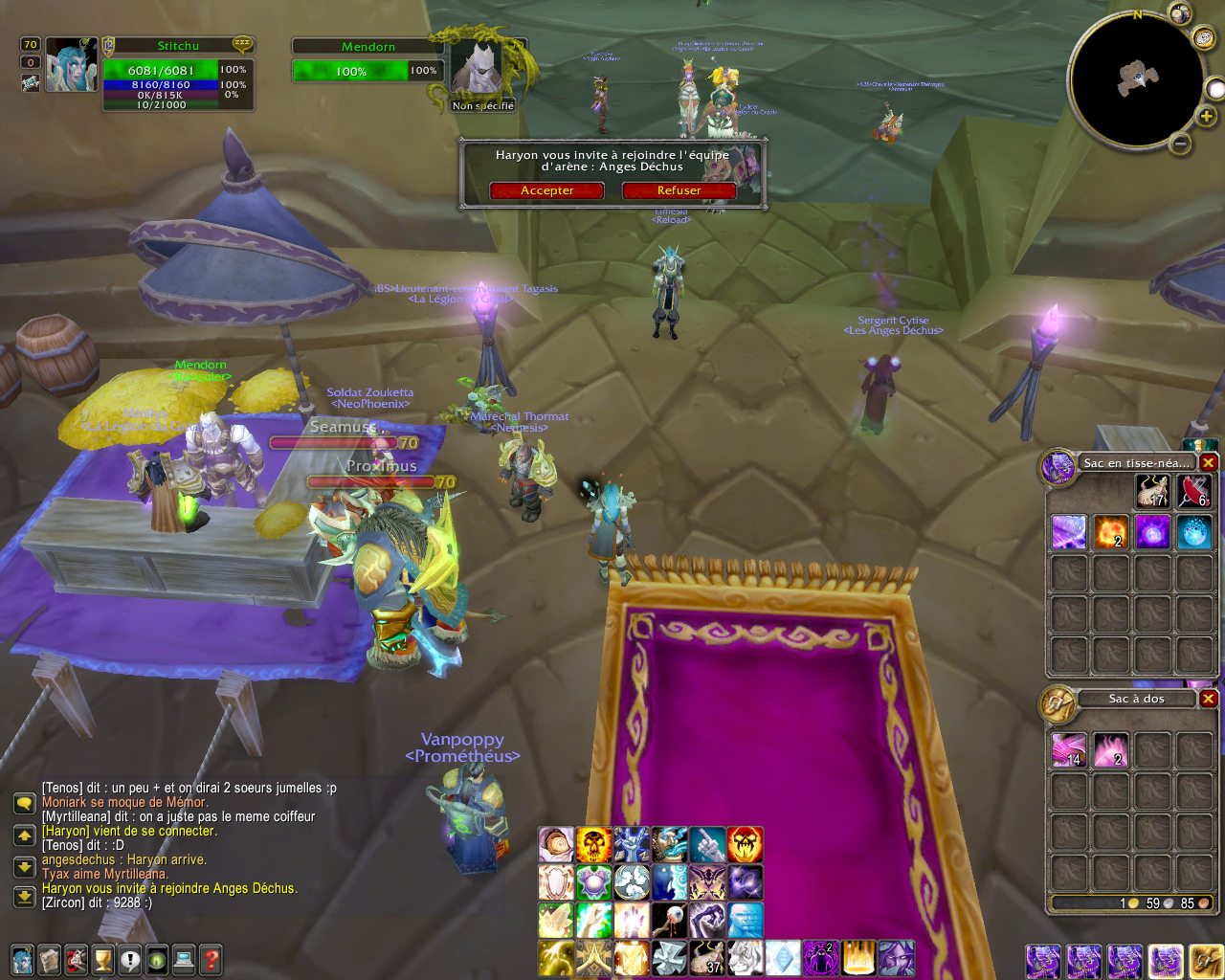Zoom out on the minimap

[x=1181, y=145]
